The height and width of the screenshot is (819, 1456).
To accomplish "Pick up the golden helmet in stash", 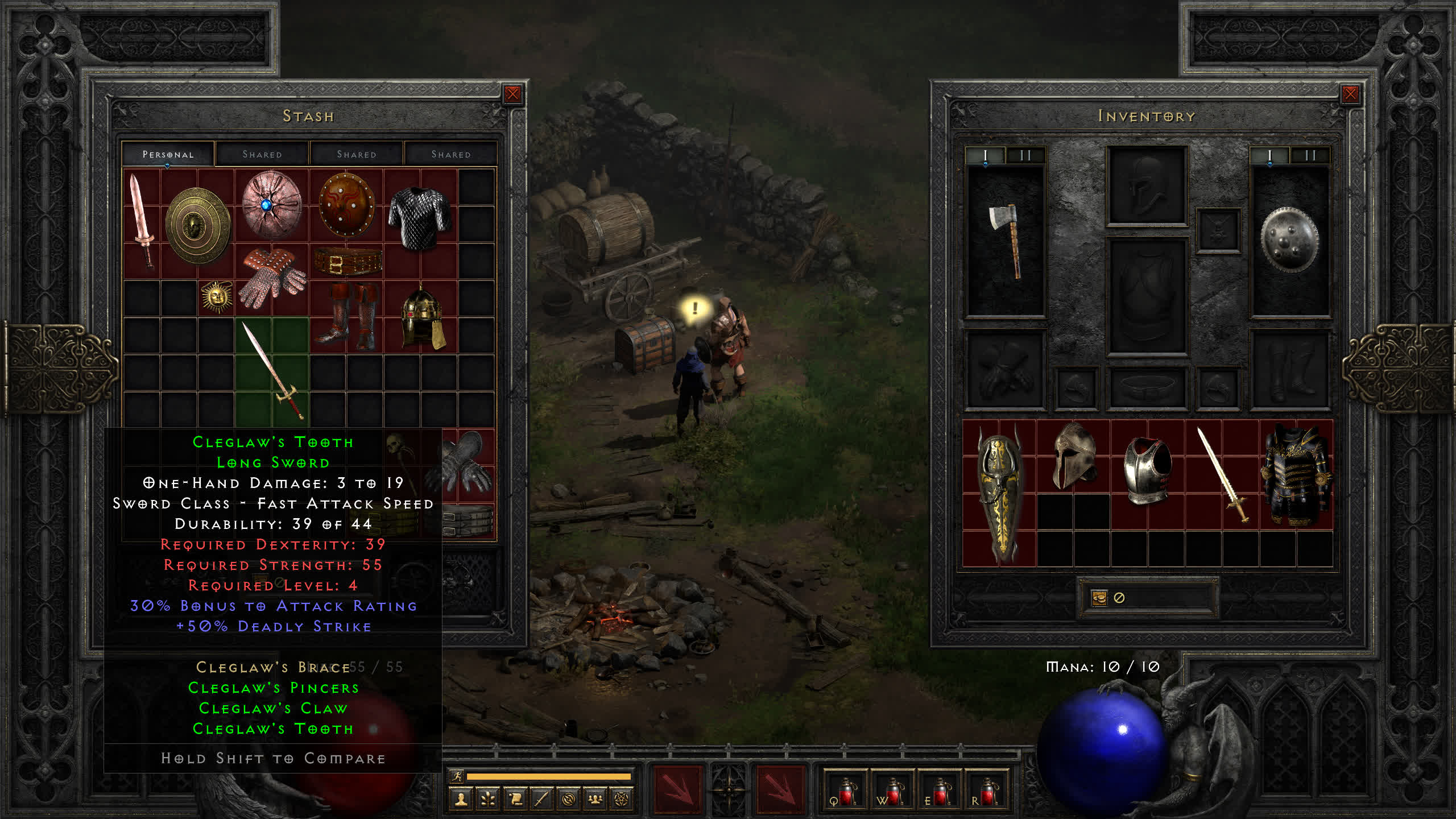I will 421,317.
